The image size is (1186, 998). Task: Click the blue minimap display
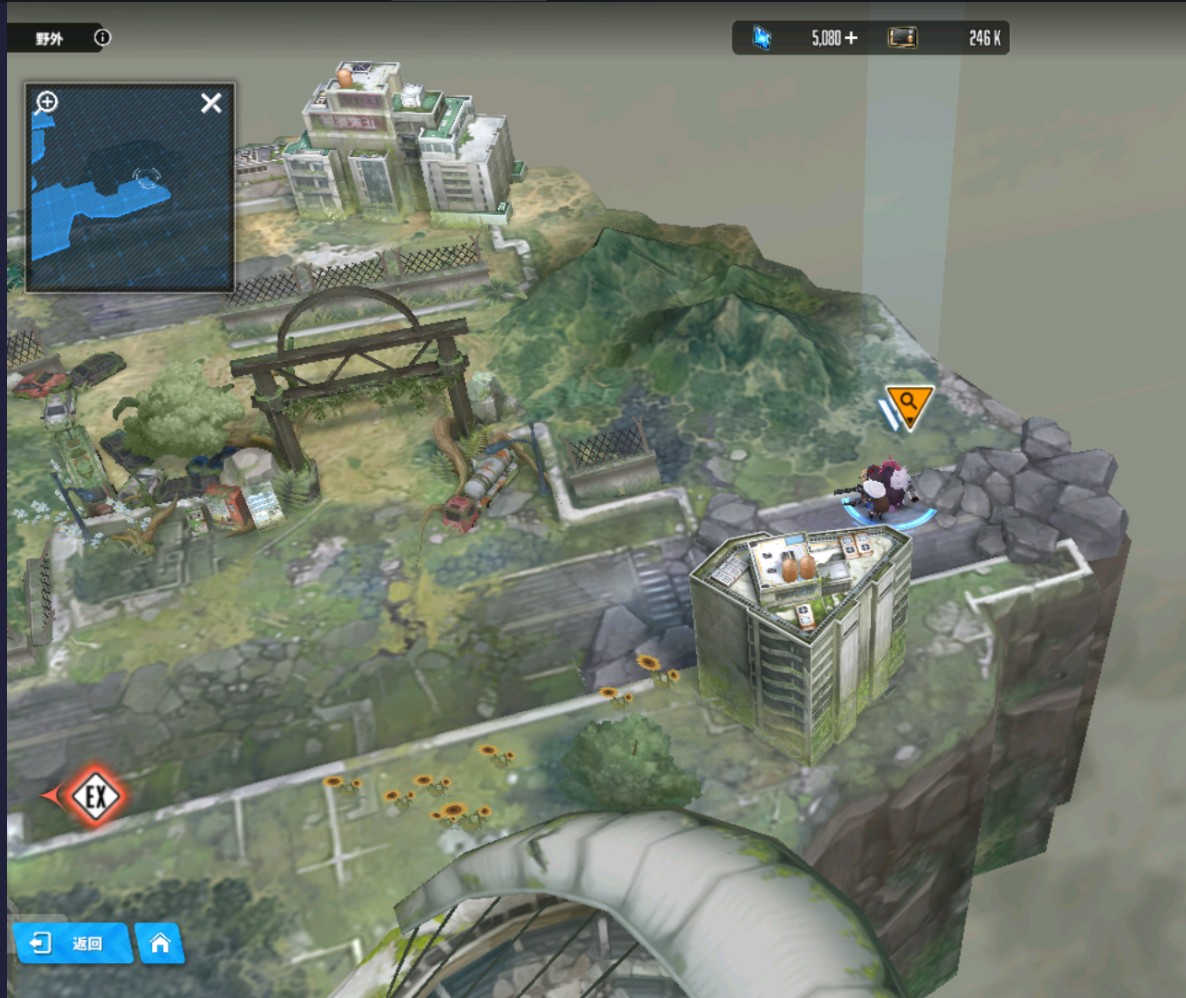coord(130,200)
